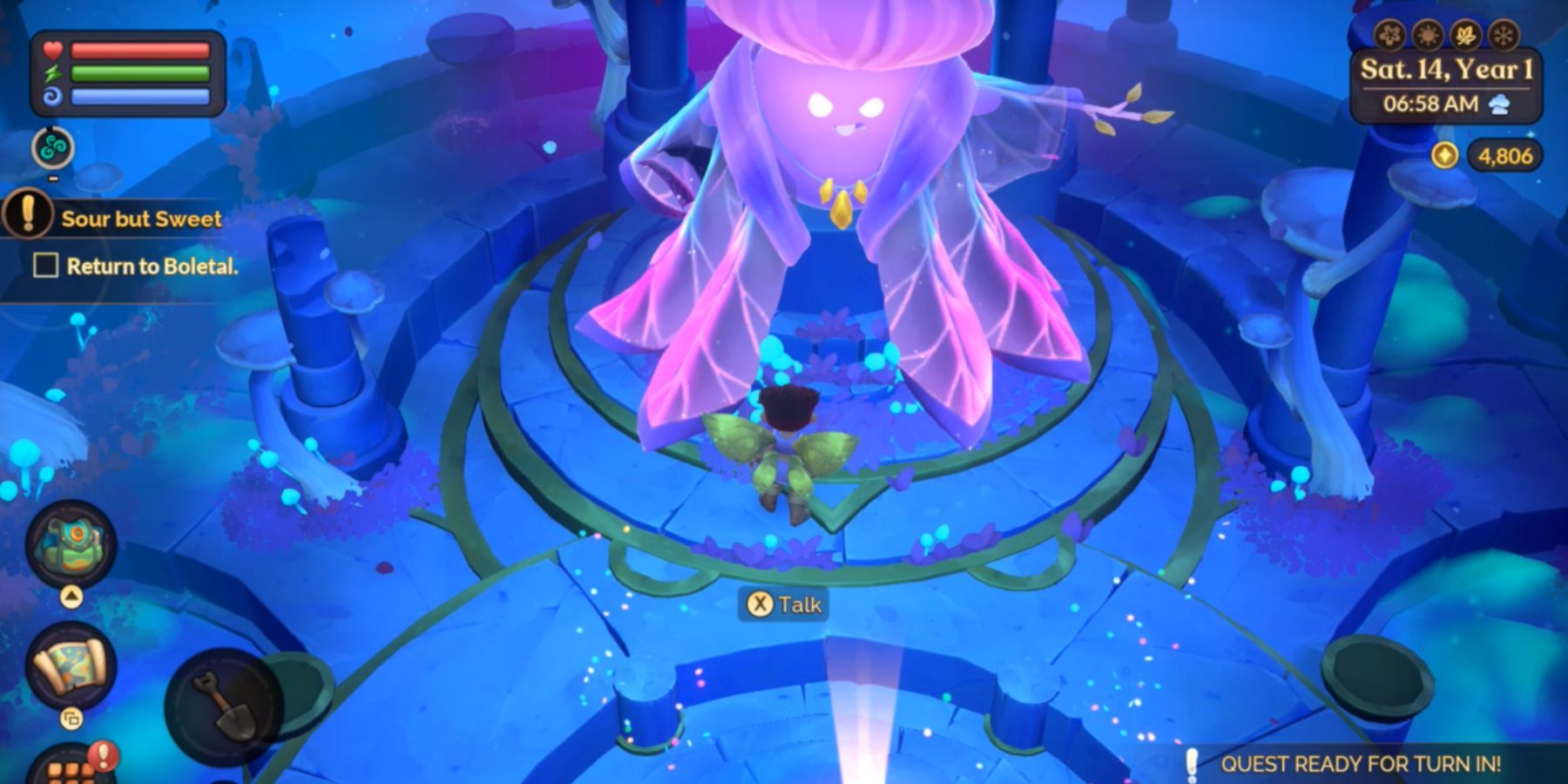Expand the backpack panel with the up arrow
The width and height of the screenshot is (1568, 784).
(x=70, y=595)
